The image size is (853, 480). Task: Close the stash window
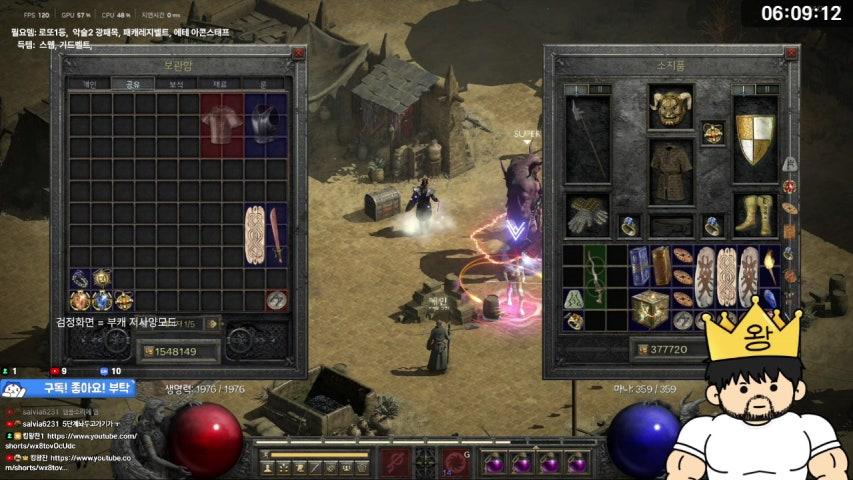tap(298, 53)
